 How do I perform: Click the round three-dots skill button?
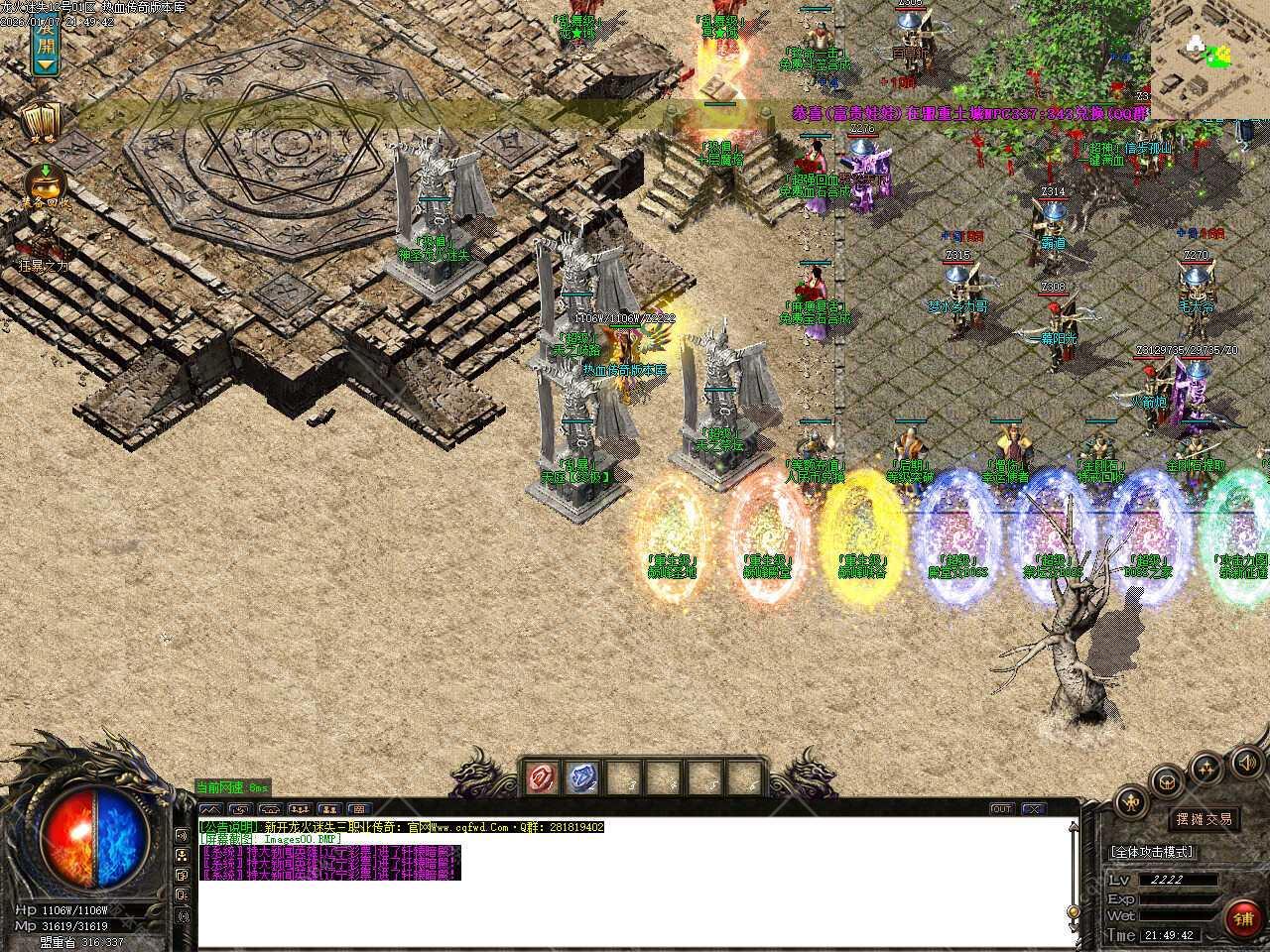pos(1206,767)
